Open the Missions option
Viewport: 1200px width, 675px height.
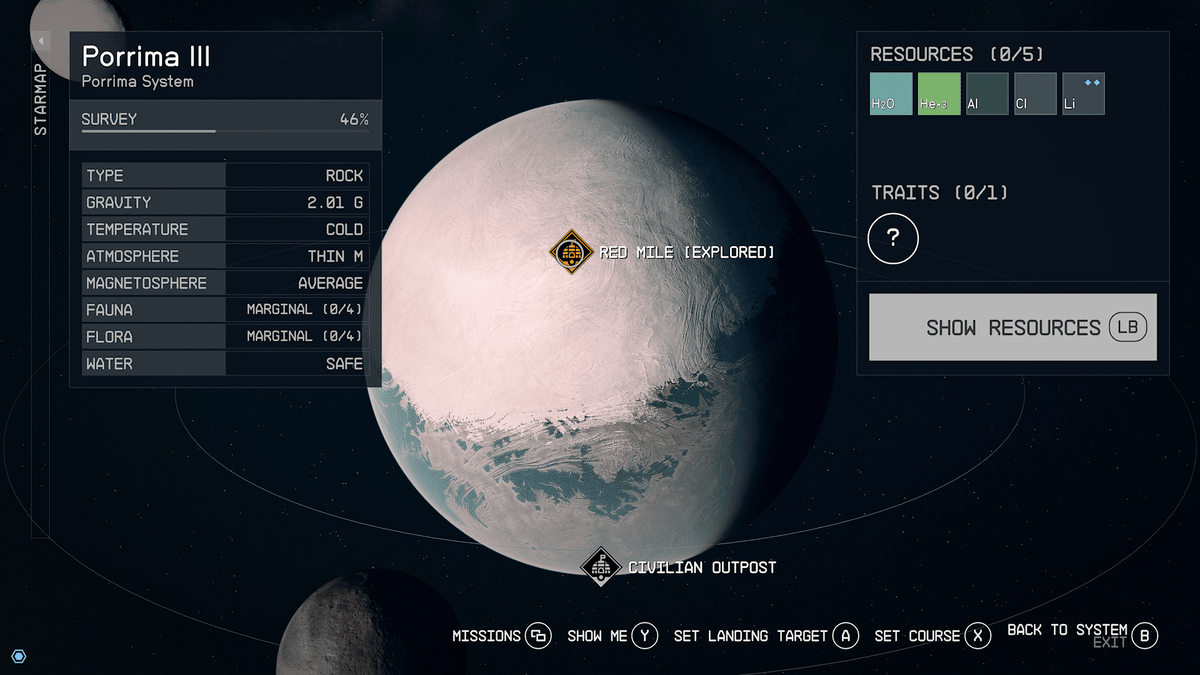tap(501, 636)
